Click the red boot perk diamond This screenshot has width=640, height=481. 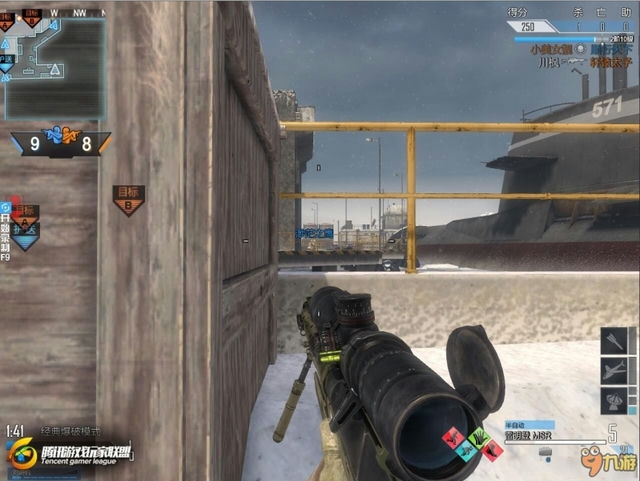coord(454,438)
